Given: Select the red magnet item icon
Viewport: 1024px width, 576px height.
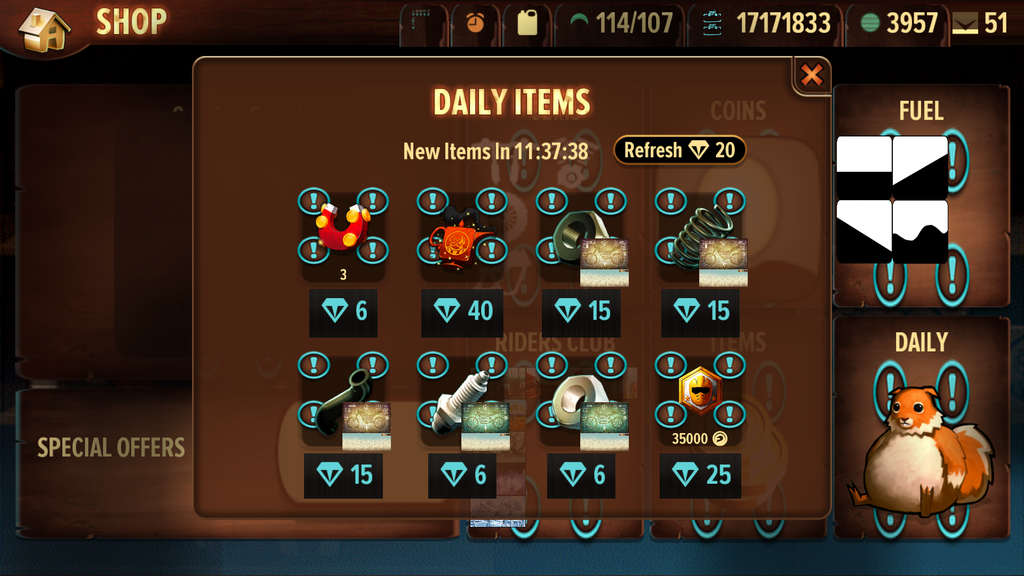Looking at the screenshot, I should pyautogui.click(x=343, y=229).
